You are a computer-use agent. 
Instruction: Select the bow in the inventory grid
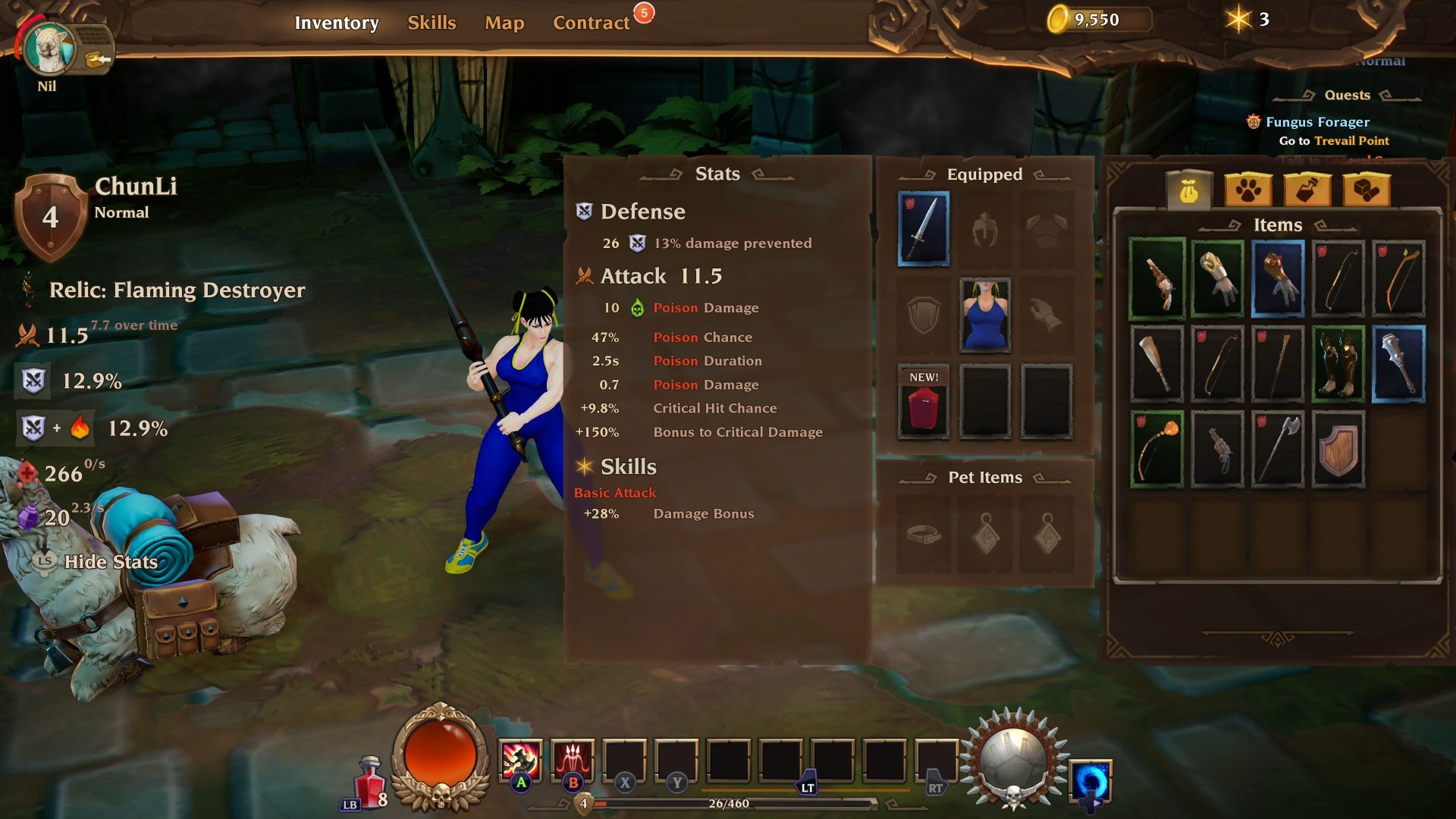(x=1338, y=279)
